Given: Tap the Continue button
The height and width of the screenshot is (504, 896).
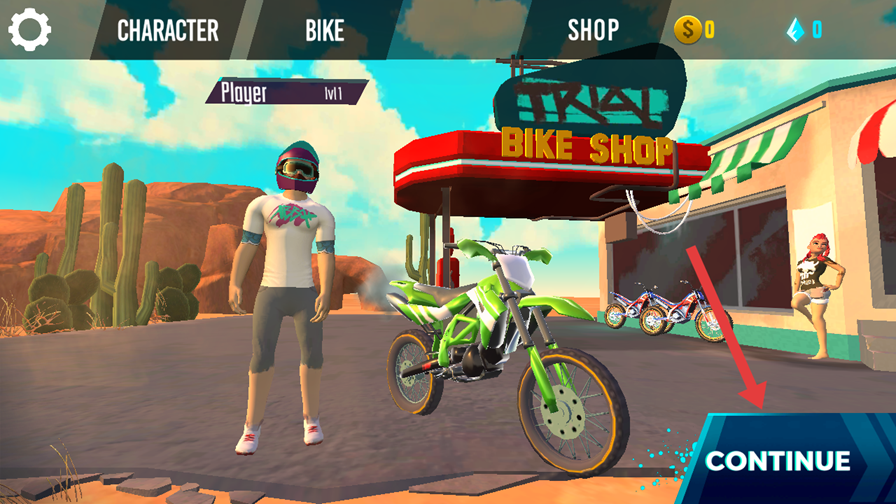Looking at the screenshot, I should pos(778,460).
